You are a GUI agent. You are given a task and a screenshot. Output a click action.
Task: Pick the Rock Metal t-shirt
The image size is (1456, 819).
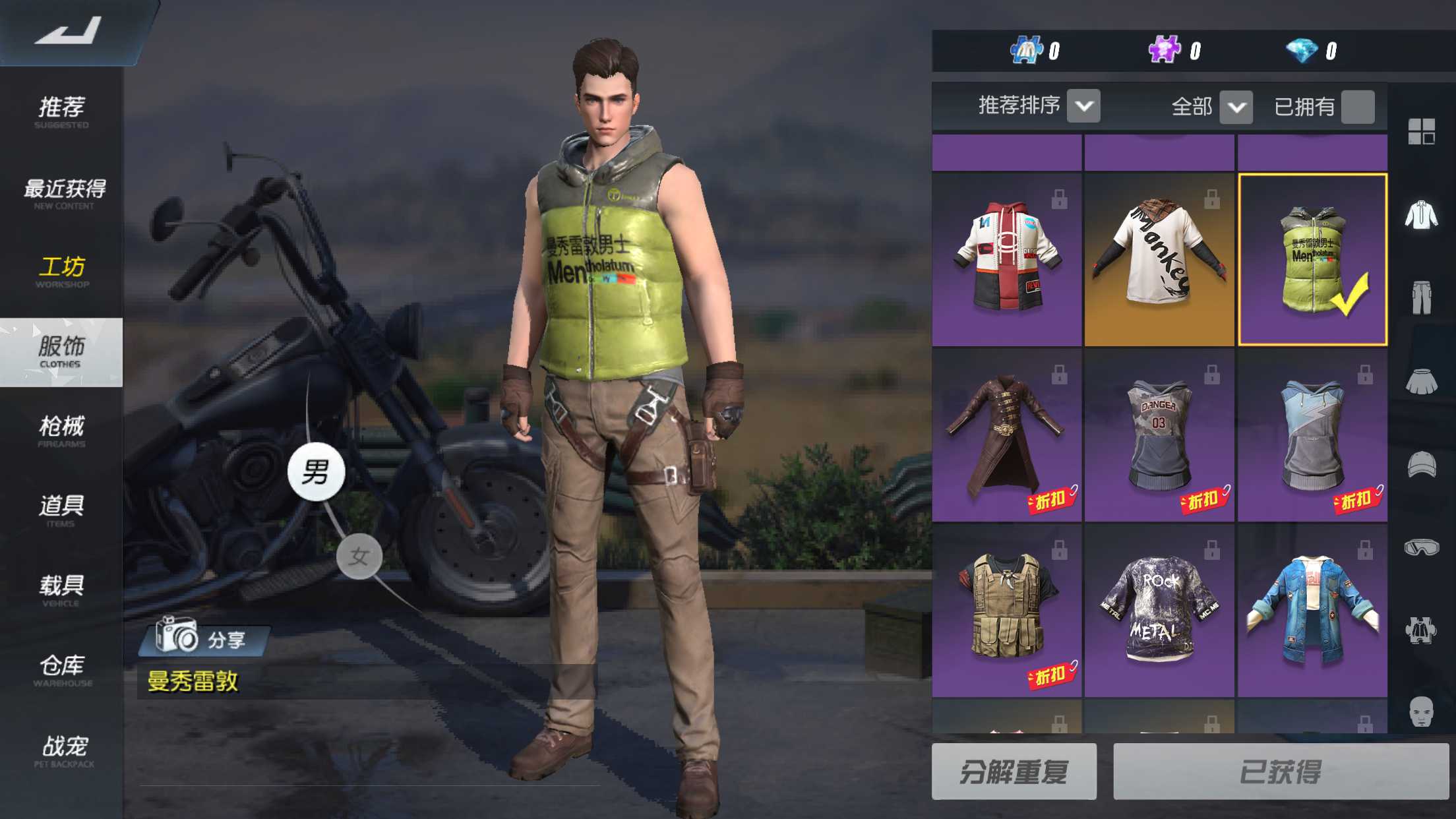point(1159,611)
